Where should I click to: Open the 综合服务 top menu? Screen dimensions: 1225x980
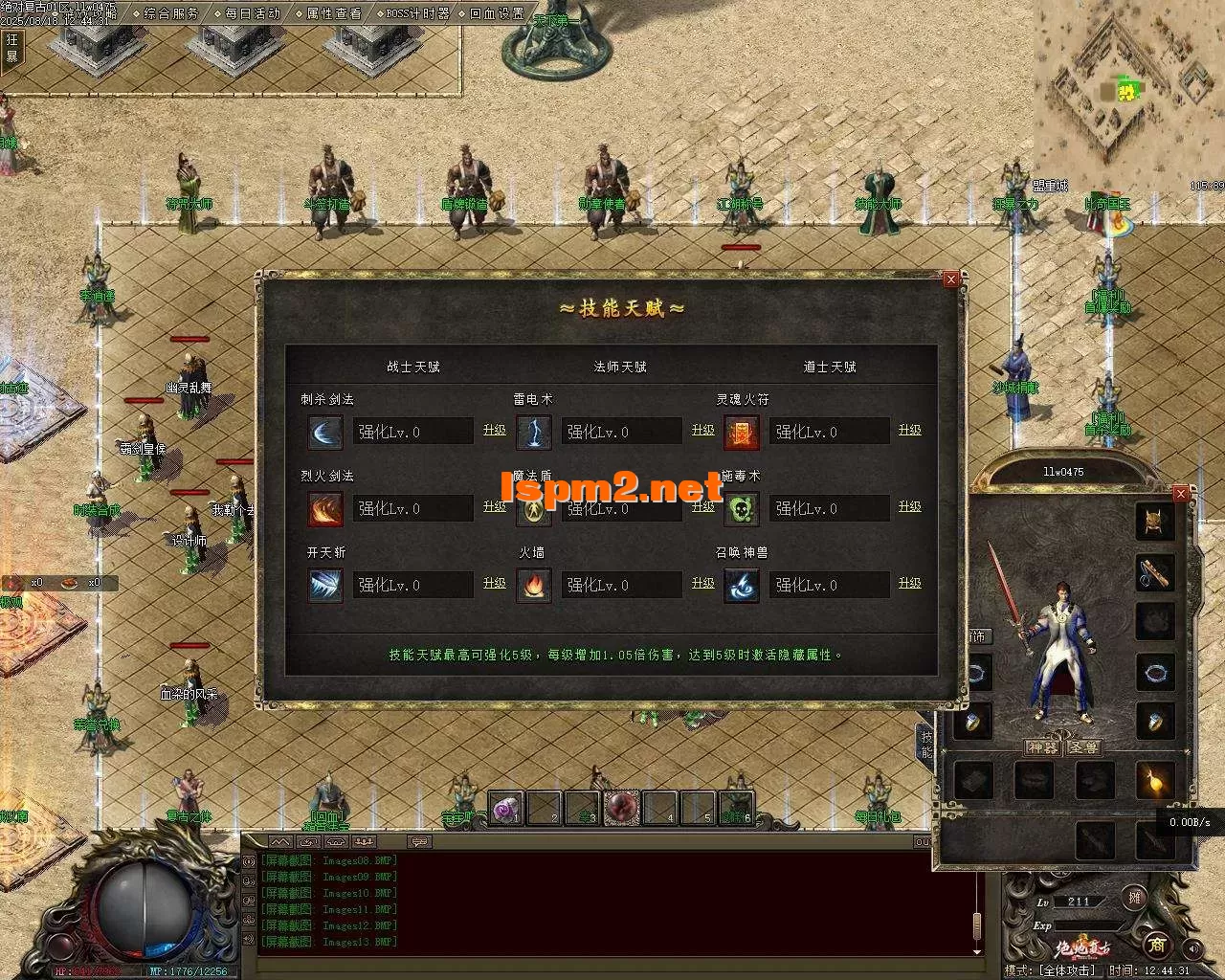click(172, 13)
